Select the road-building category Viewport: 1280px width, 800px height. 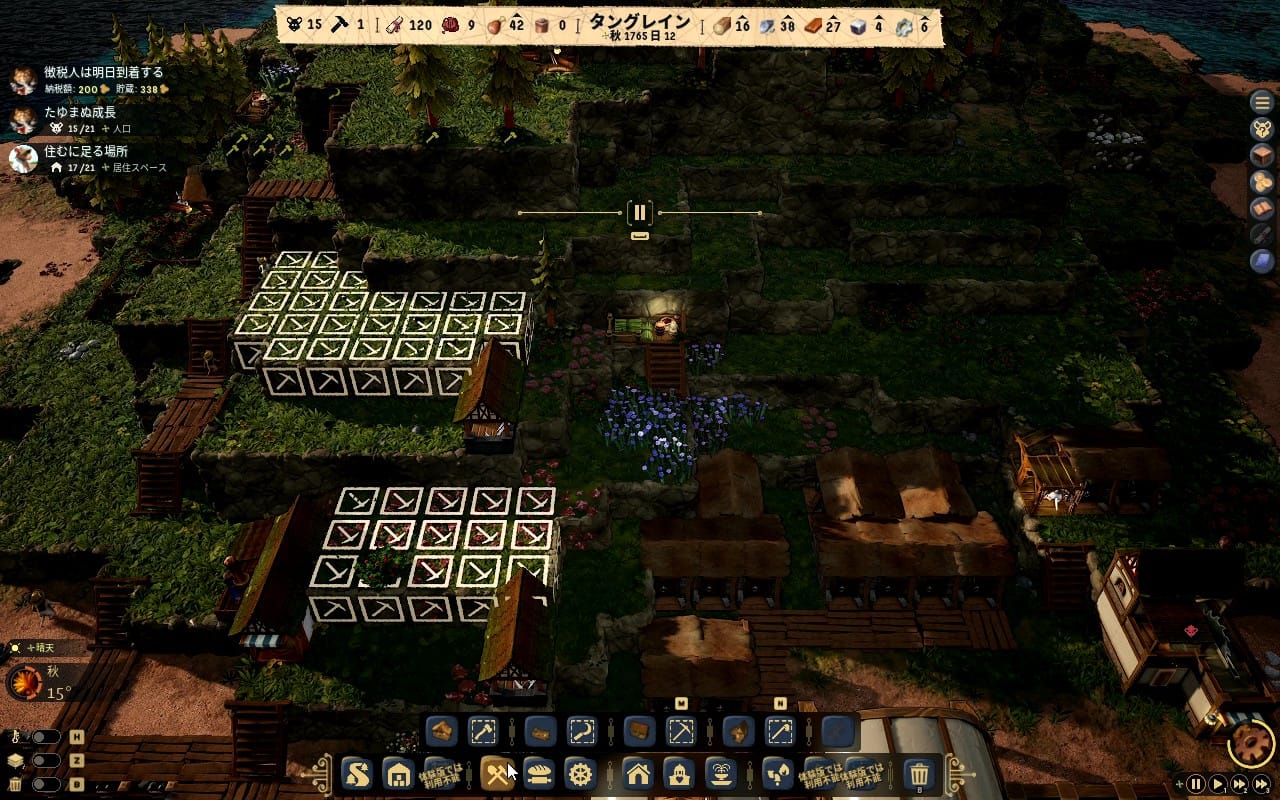pyautogui.click(x=358, y=773)
